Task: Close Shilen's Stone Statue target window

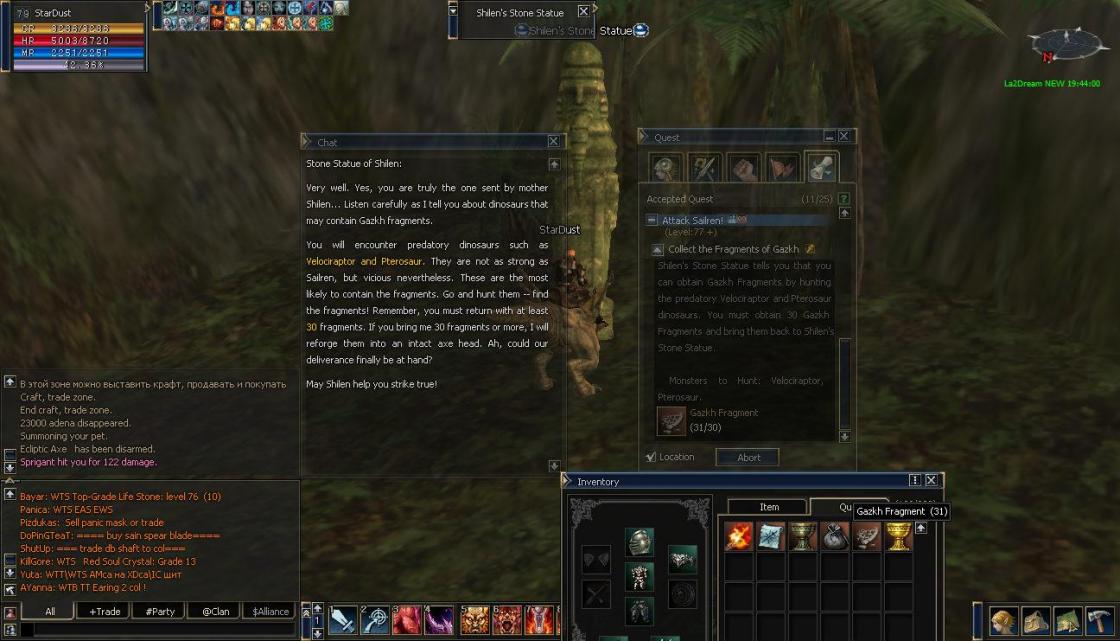Action: (x=584, y=12)
